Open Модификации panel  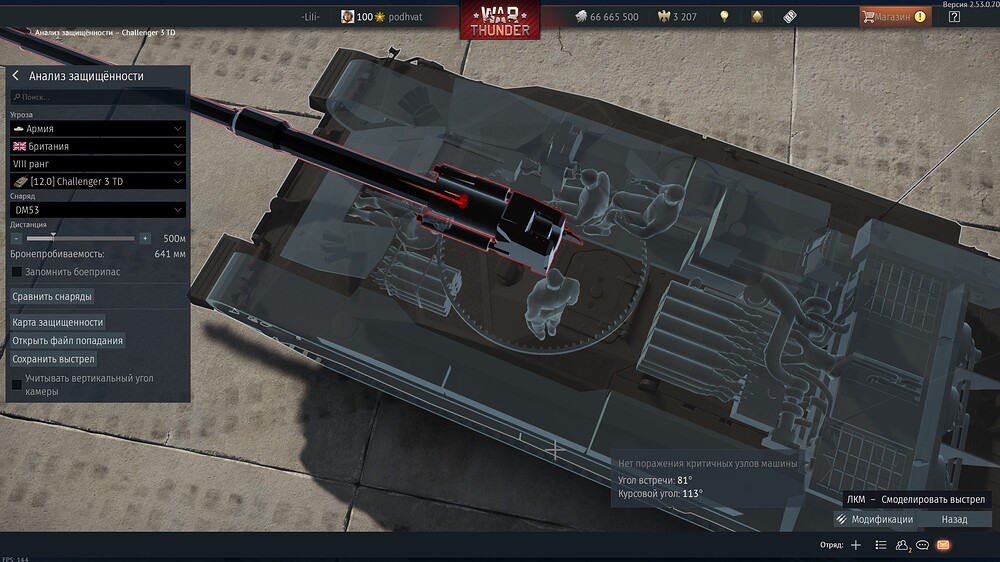click(875, 520)
